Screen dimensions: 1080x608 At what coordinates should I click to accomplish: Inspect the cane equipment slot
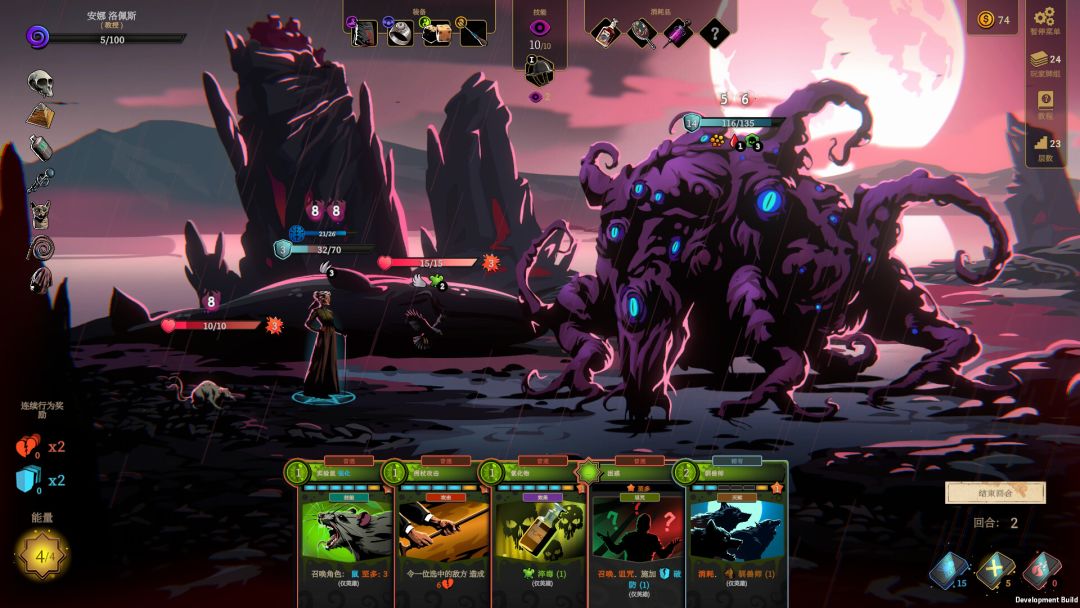[473, 32]
